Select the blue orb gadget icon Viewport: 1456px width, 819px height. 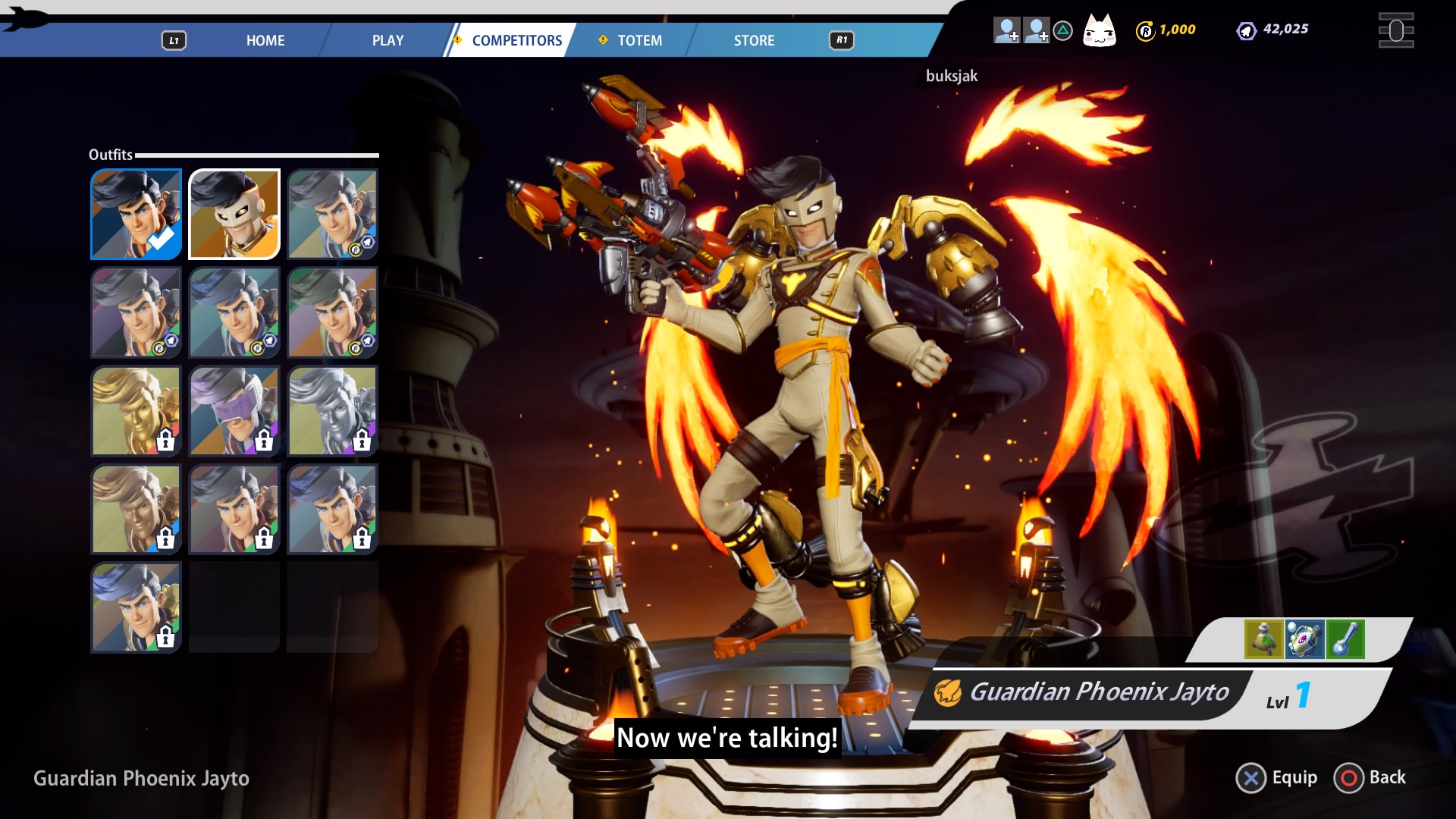pos(1304,639)
